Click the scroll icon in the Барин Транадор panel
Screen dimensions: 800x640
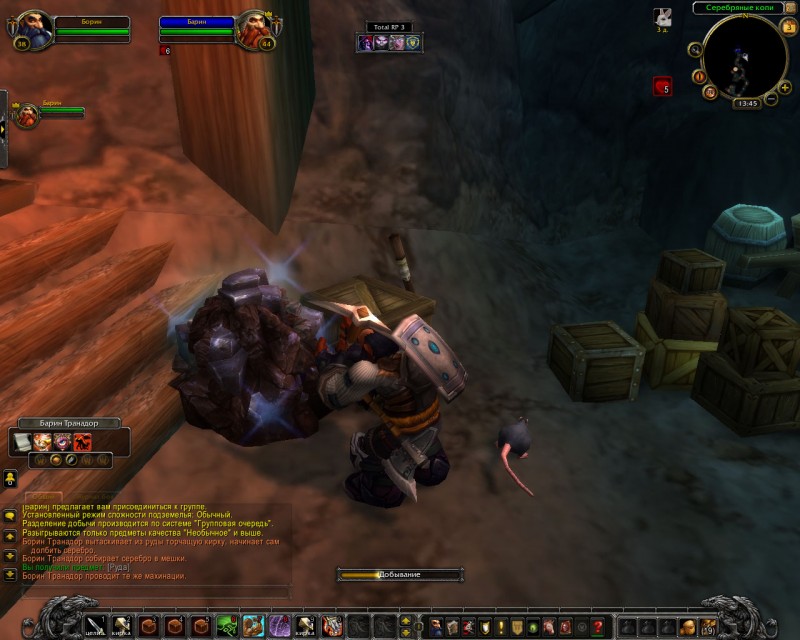pos(22,441)
